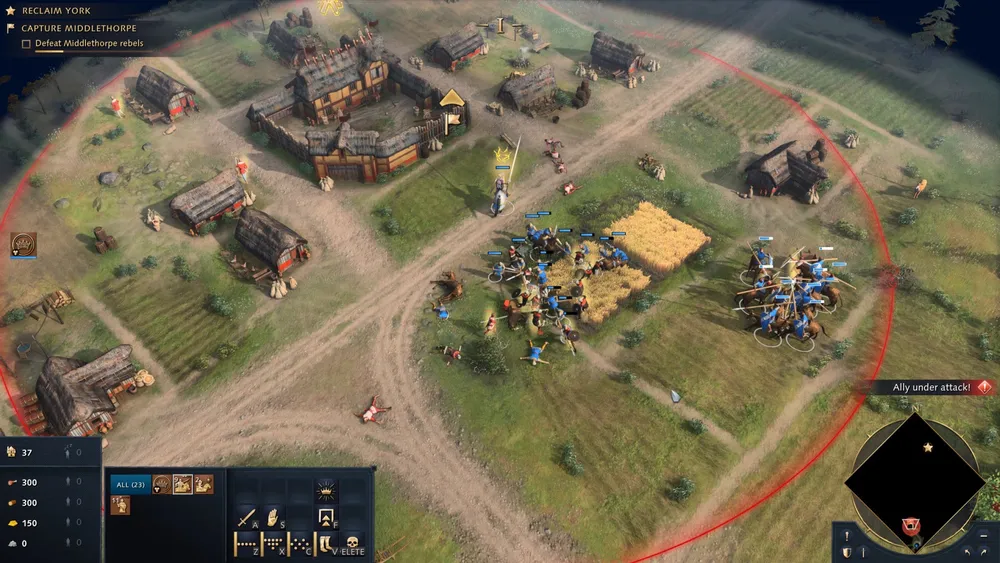Click the minimap exclamation ping button
Image resolution: width=1000 pixels, height=563 pixels.
click(x=848, y=535)
